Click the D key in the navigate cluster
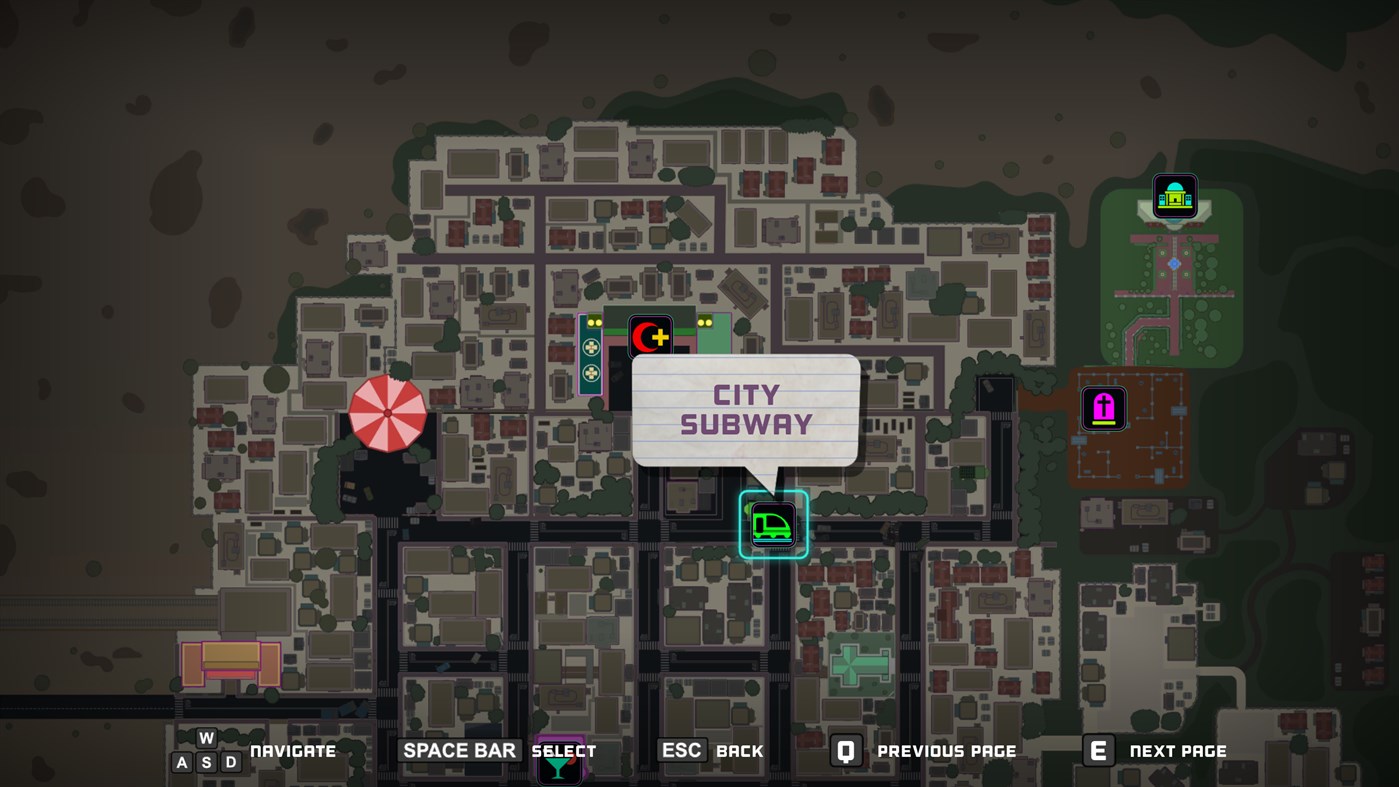 point(230,762)
